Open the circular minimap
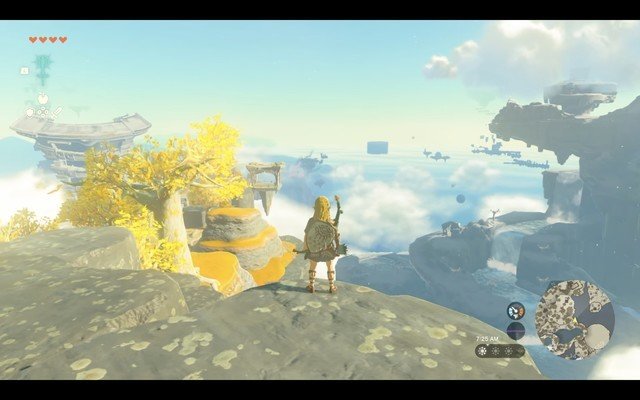The image size is (640, 400). pyautogui.click(x=574, y=319)
